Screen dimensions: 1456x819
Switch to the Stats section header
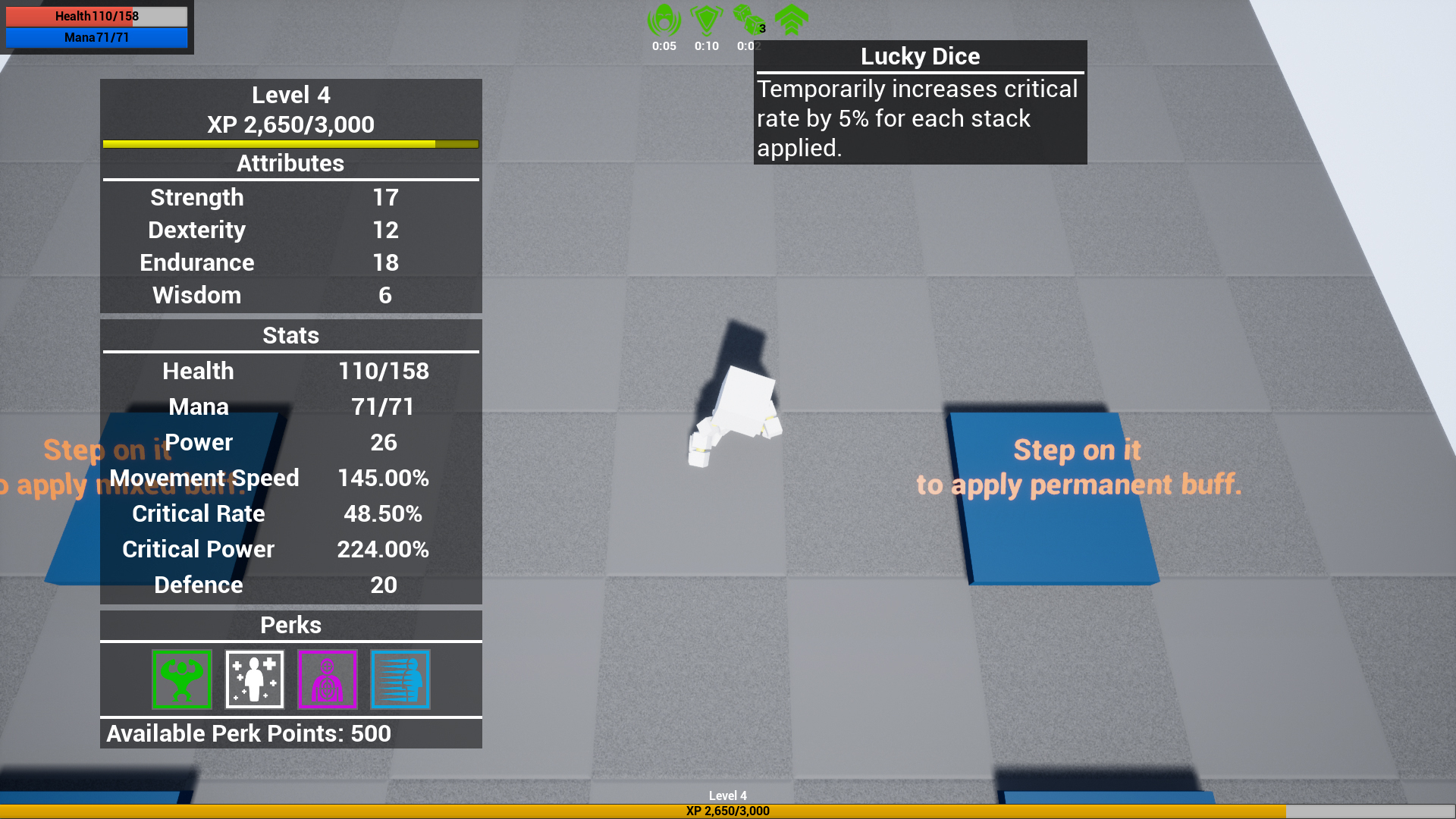click(x=291, y=335)
